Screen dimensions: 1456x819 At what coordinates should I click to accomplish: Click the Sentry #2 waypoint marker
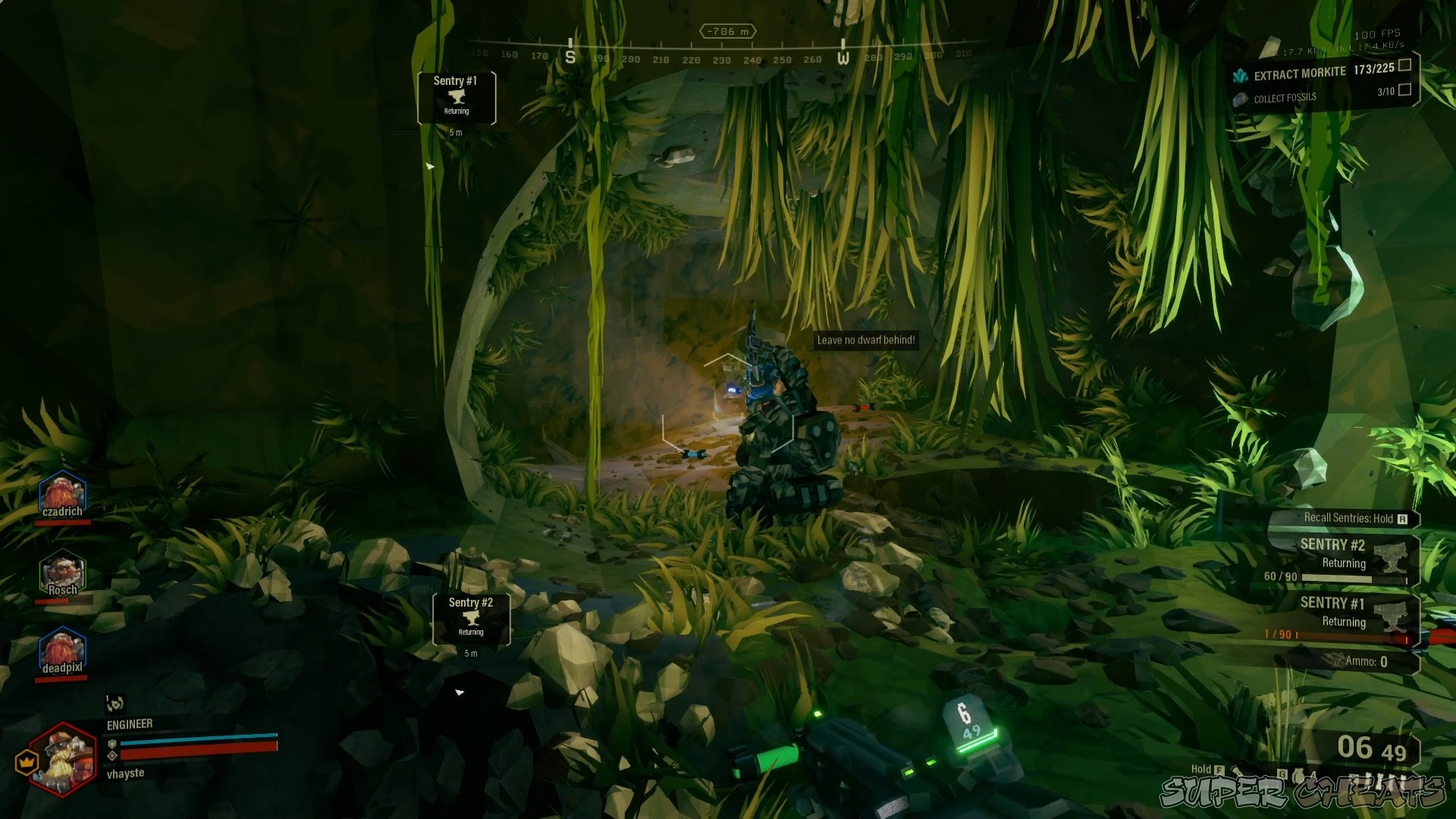click(x=471, y=619)
